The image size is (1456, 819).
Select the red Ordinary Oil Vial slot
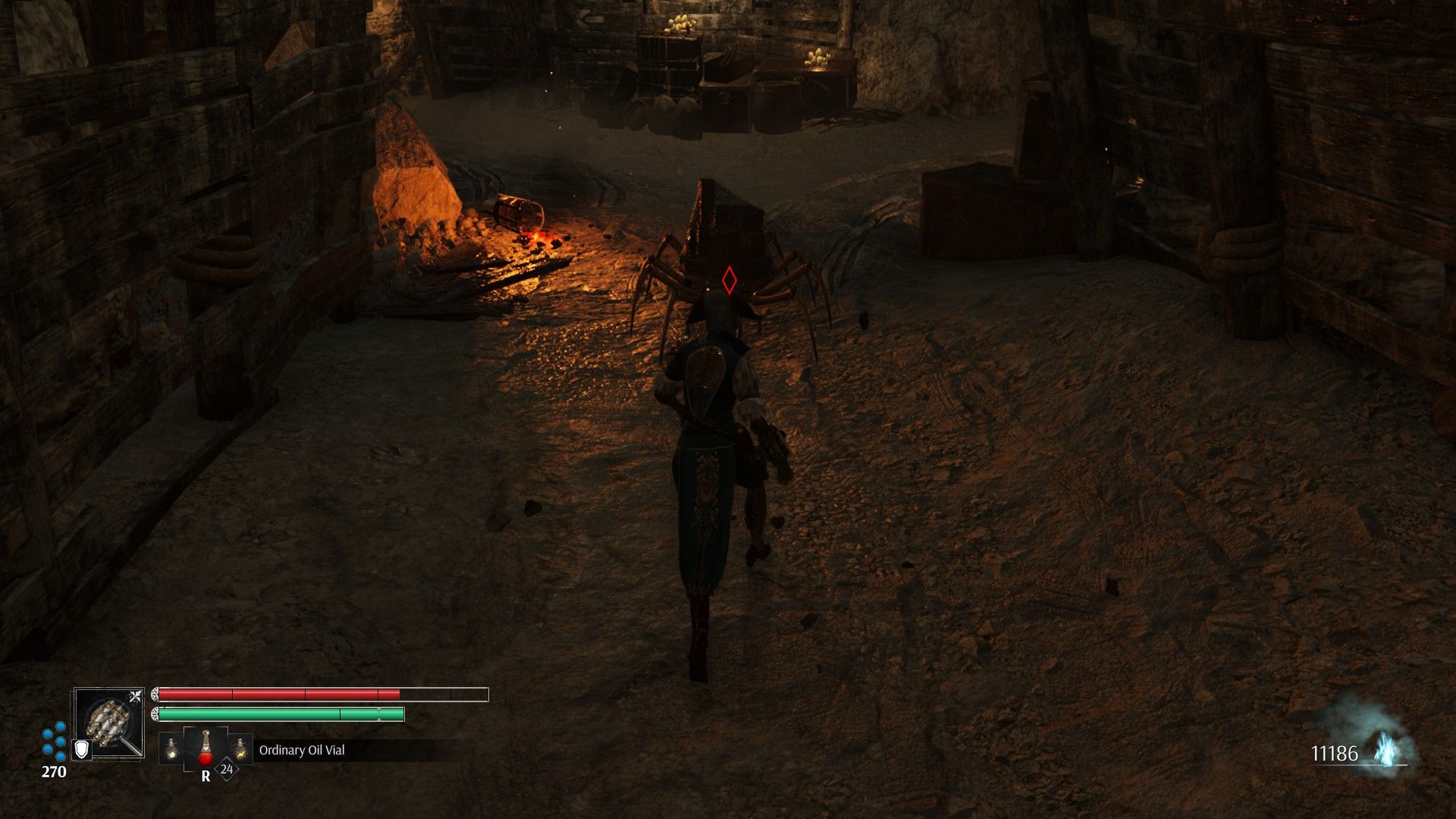pyautogui.click(x=206, y=749)
